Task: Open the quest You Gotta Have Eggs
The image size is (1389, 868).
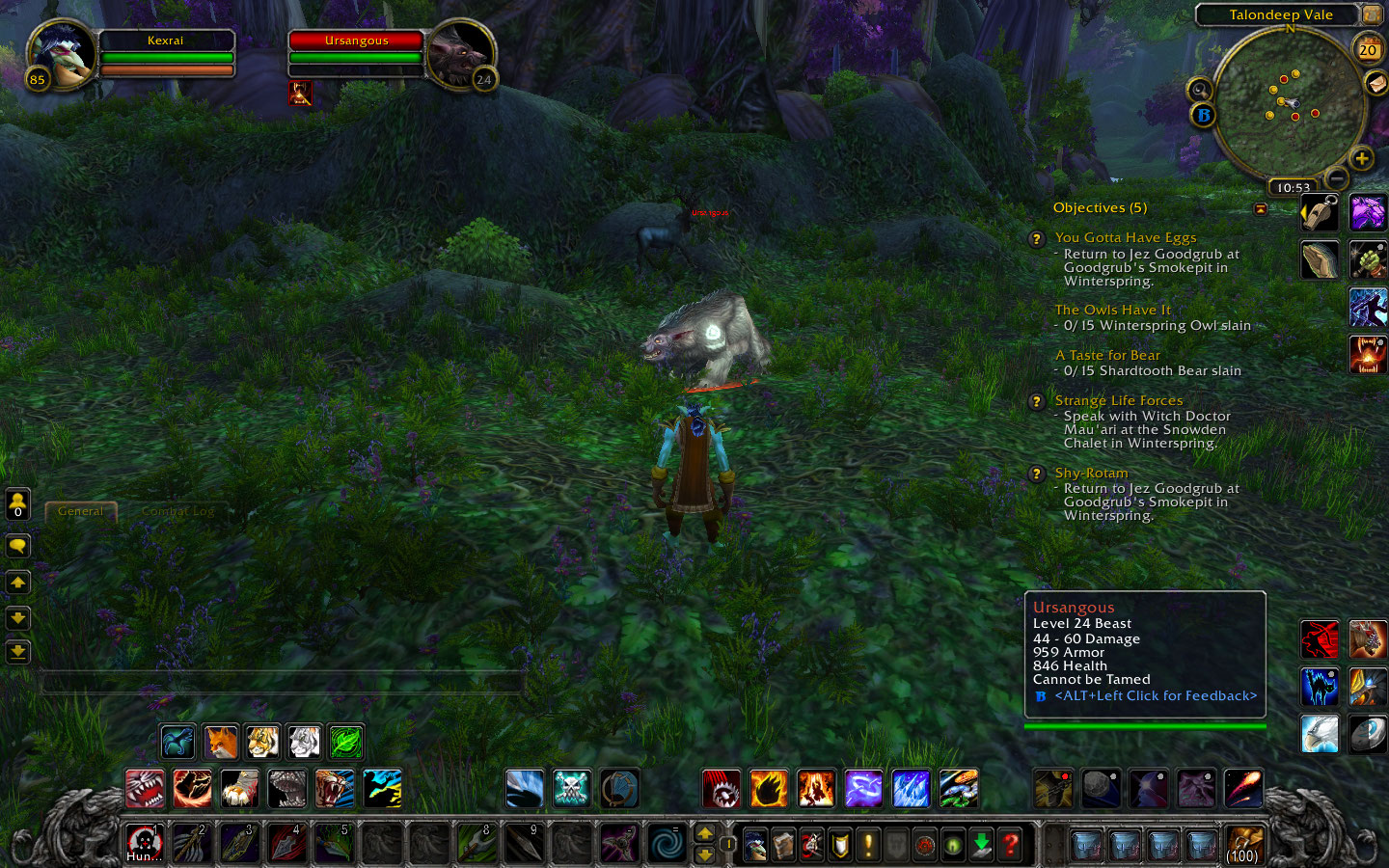Action: (x=1125, y=237)
